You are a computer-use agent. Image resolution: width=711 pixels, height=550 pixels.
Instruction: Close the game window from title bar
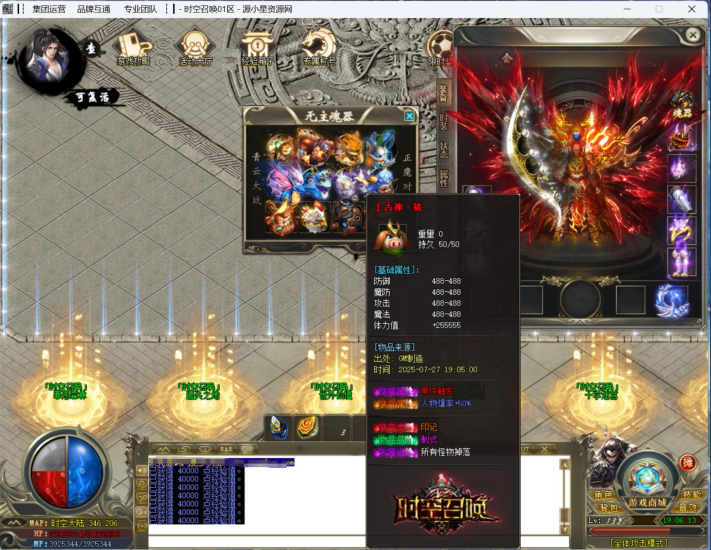693,9
